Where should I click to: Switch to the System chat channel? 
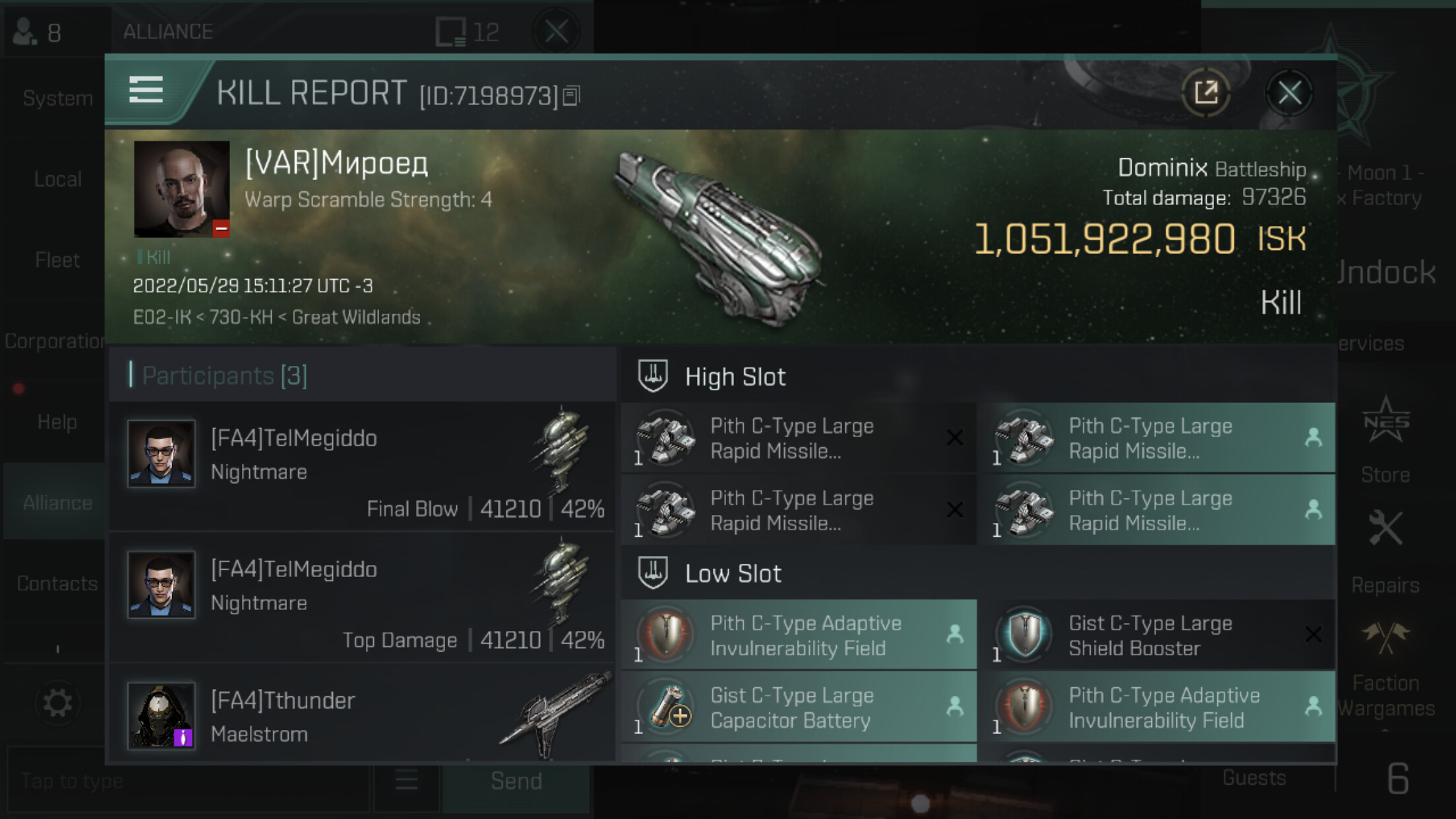57,98
